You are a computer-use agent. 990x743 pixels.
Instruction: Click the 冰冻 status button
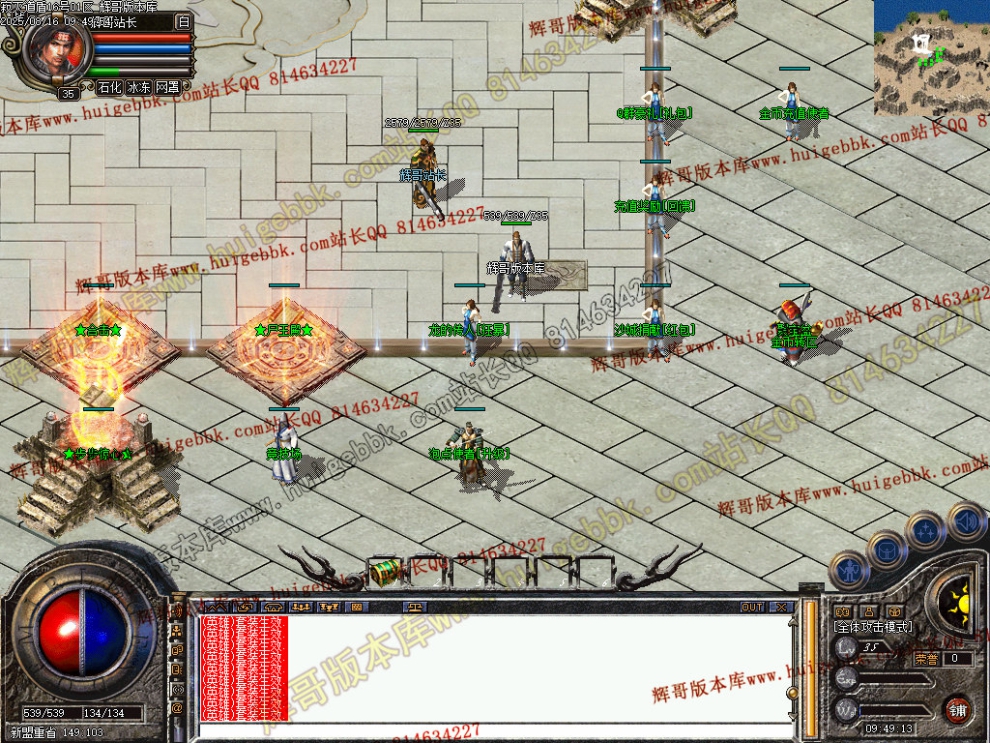(139, 87)
